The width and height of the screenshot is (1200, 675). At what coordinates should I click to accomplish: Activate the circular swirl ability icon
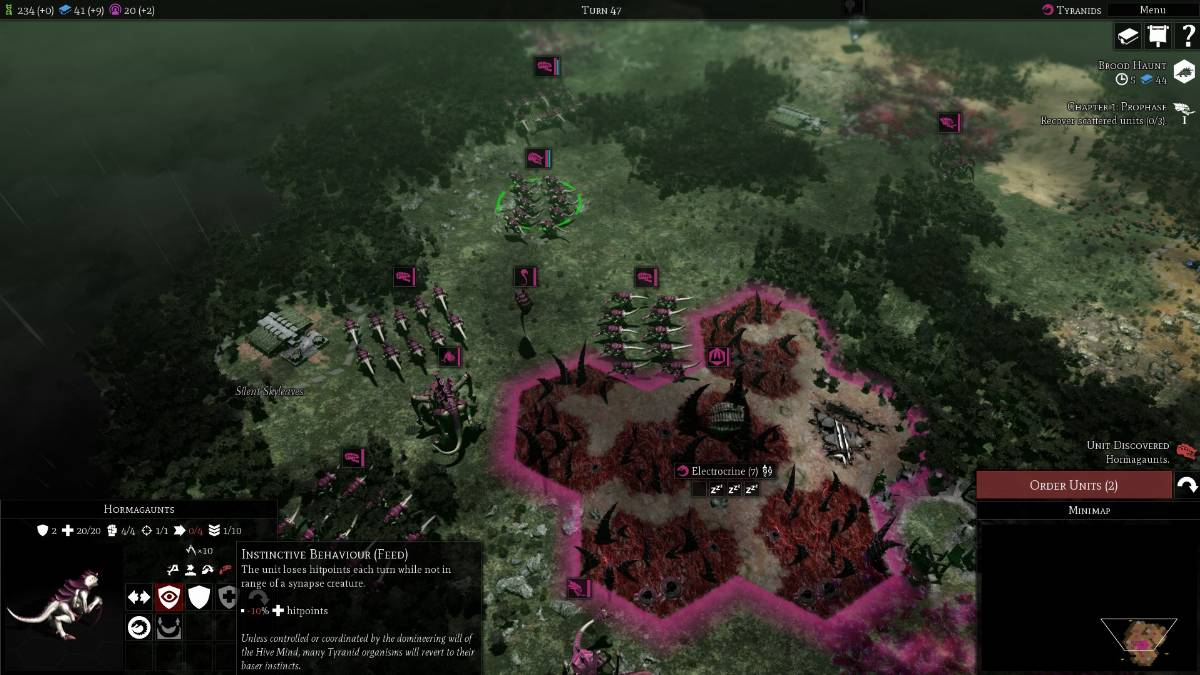point(139,627)
